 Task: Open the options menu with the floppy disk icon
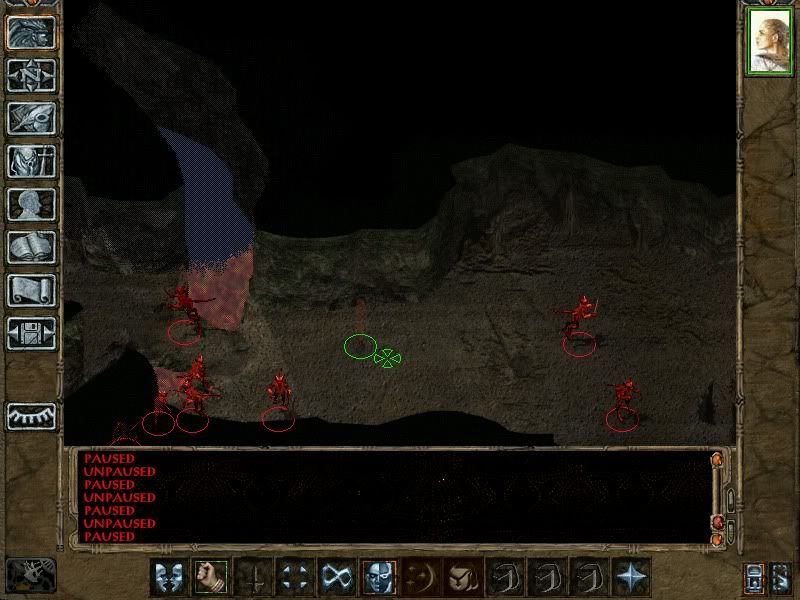pyautogui.click(x=31, y=333)
